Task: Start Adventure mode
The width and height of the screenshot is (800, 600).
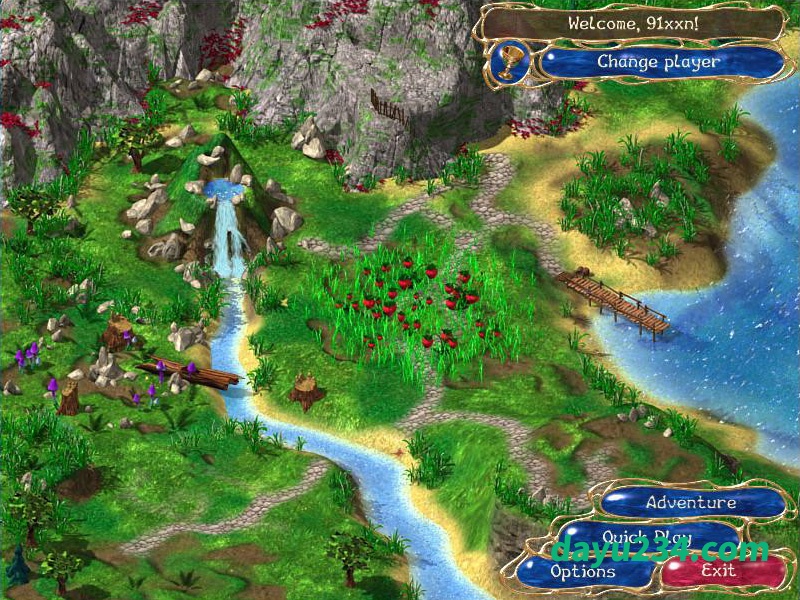Action: tap(691, 503)
